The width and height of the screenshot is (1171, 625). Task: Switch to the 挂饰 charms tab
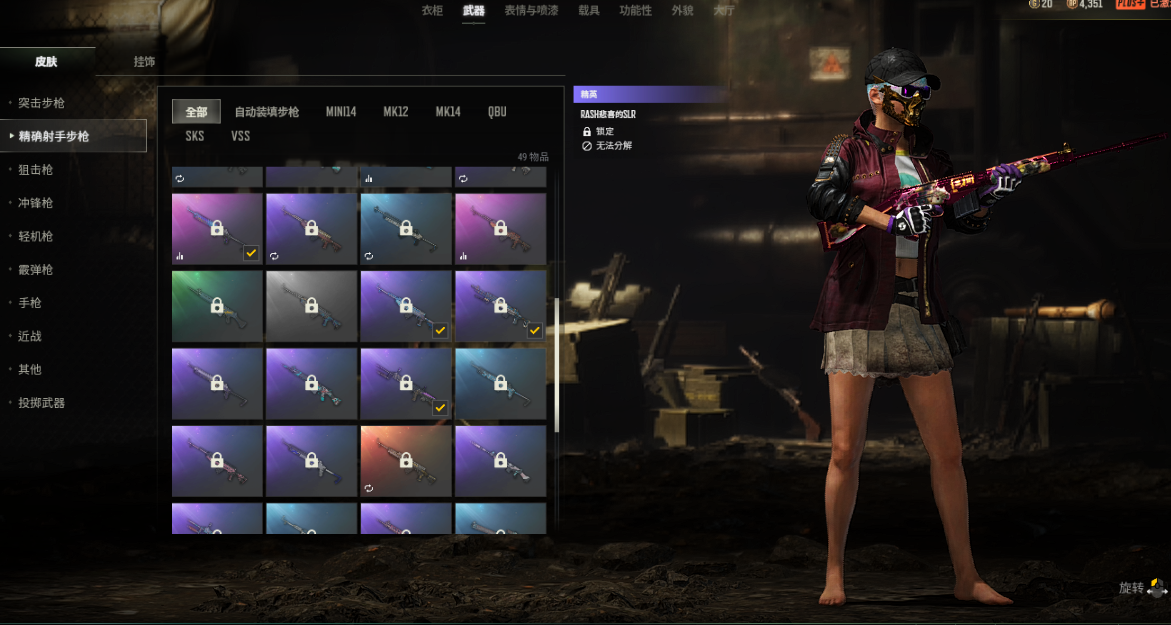coord(144,62)
